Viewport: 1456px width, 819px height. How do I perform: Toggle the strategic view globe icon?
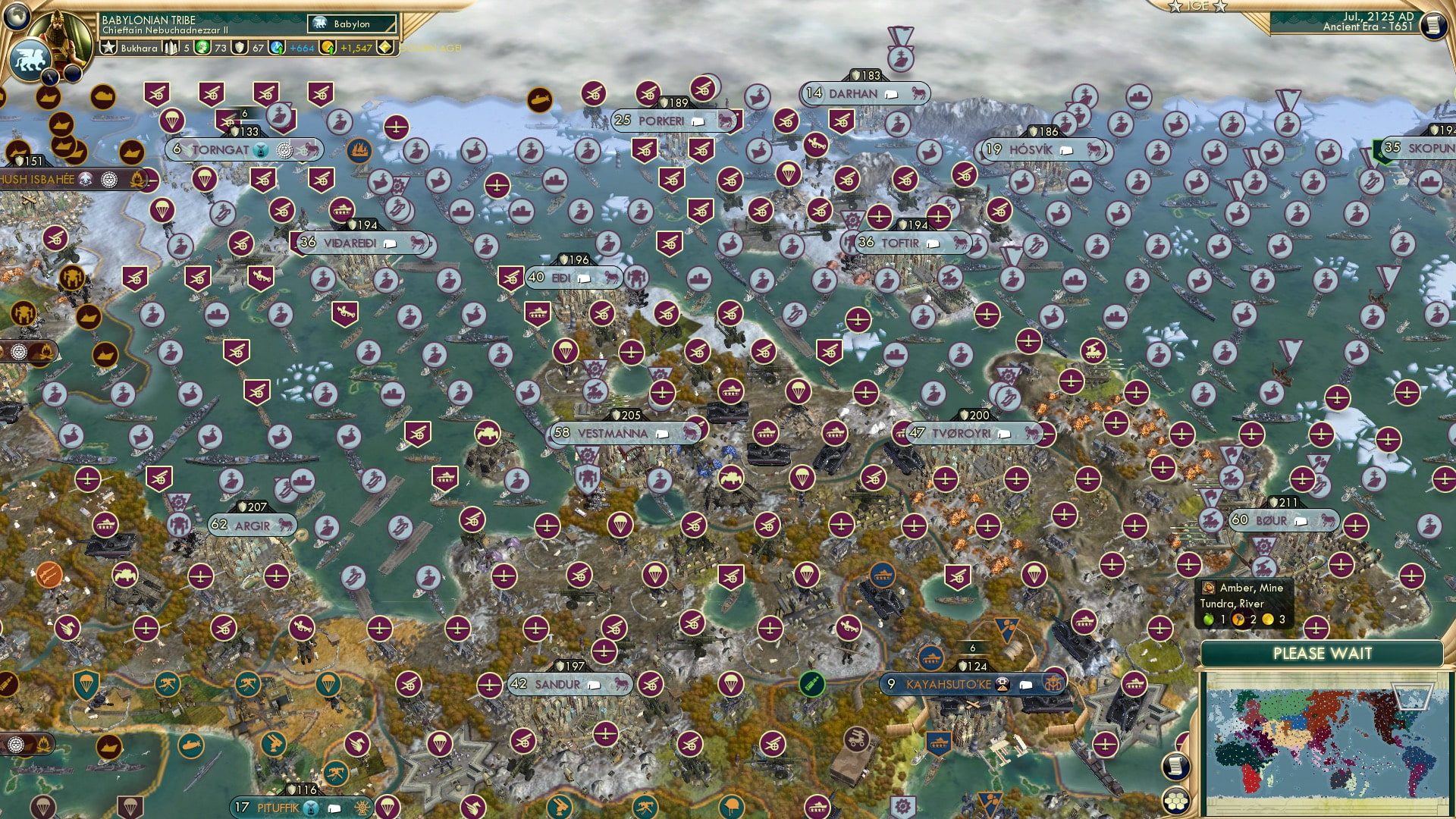point(17,17)
